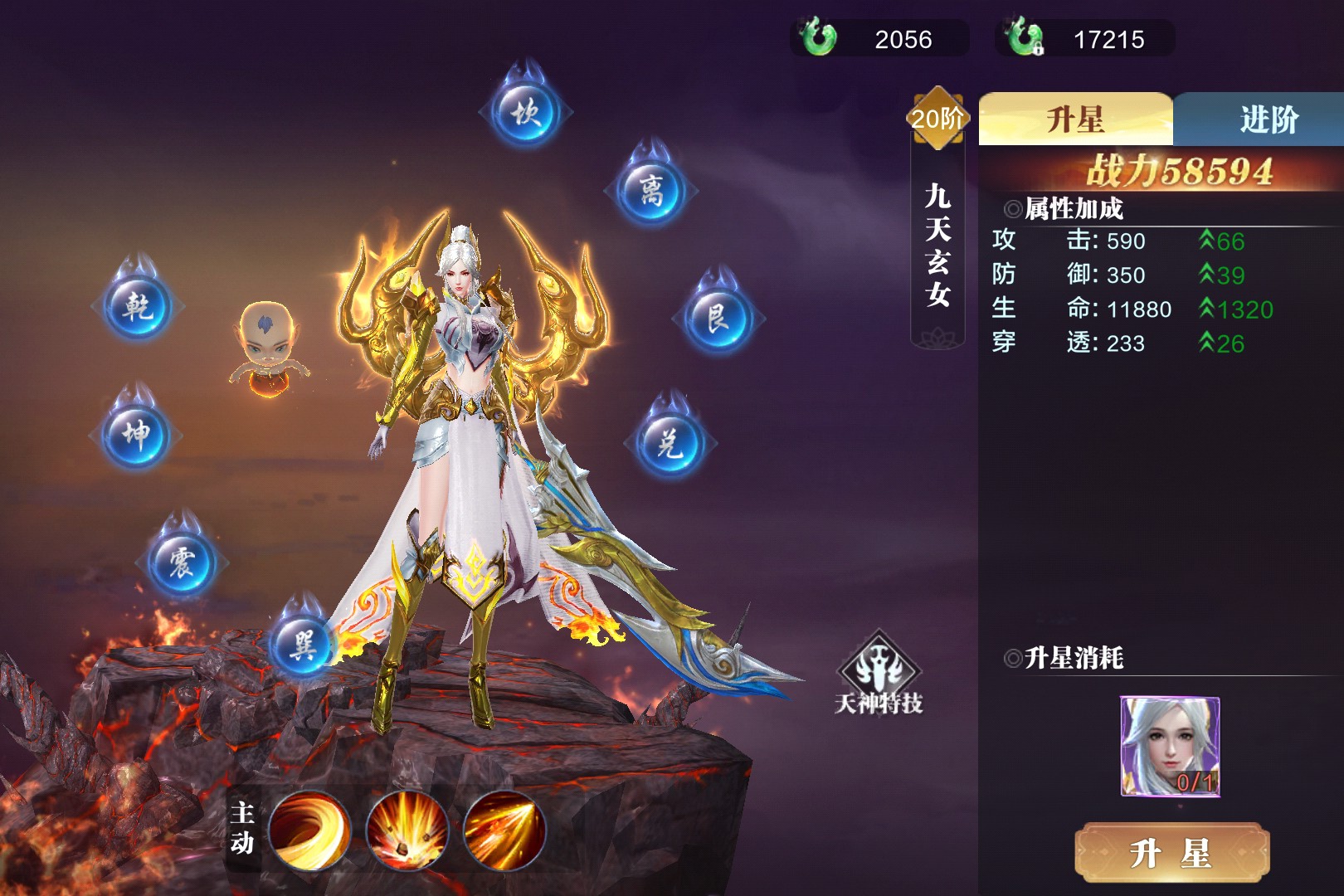Tap the green jade currency showing 2056
This screenshot has width=1344, height=896.
tap(879, 38)
